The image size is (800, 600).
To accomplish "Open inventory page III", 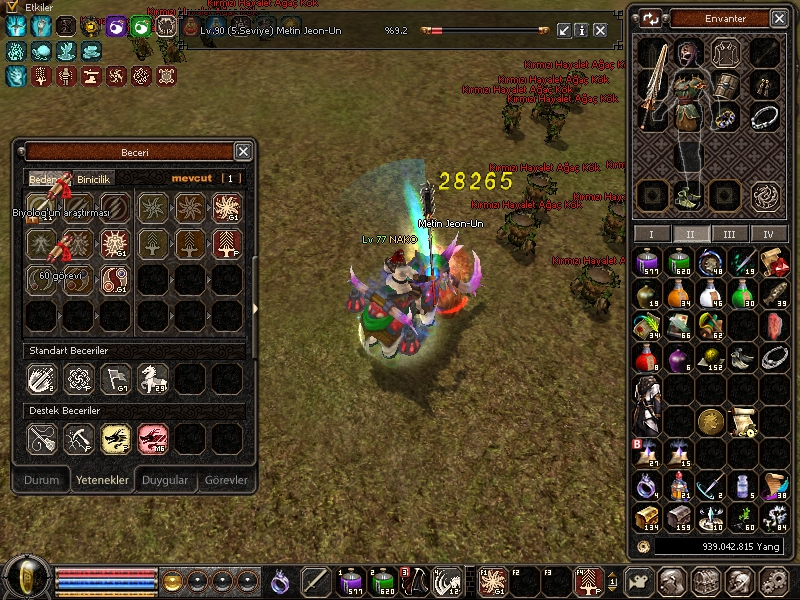I will [x=730, y=234].
